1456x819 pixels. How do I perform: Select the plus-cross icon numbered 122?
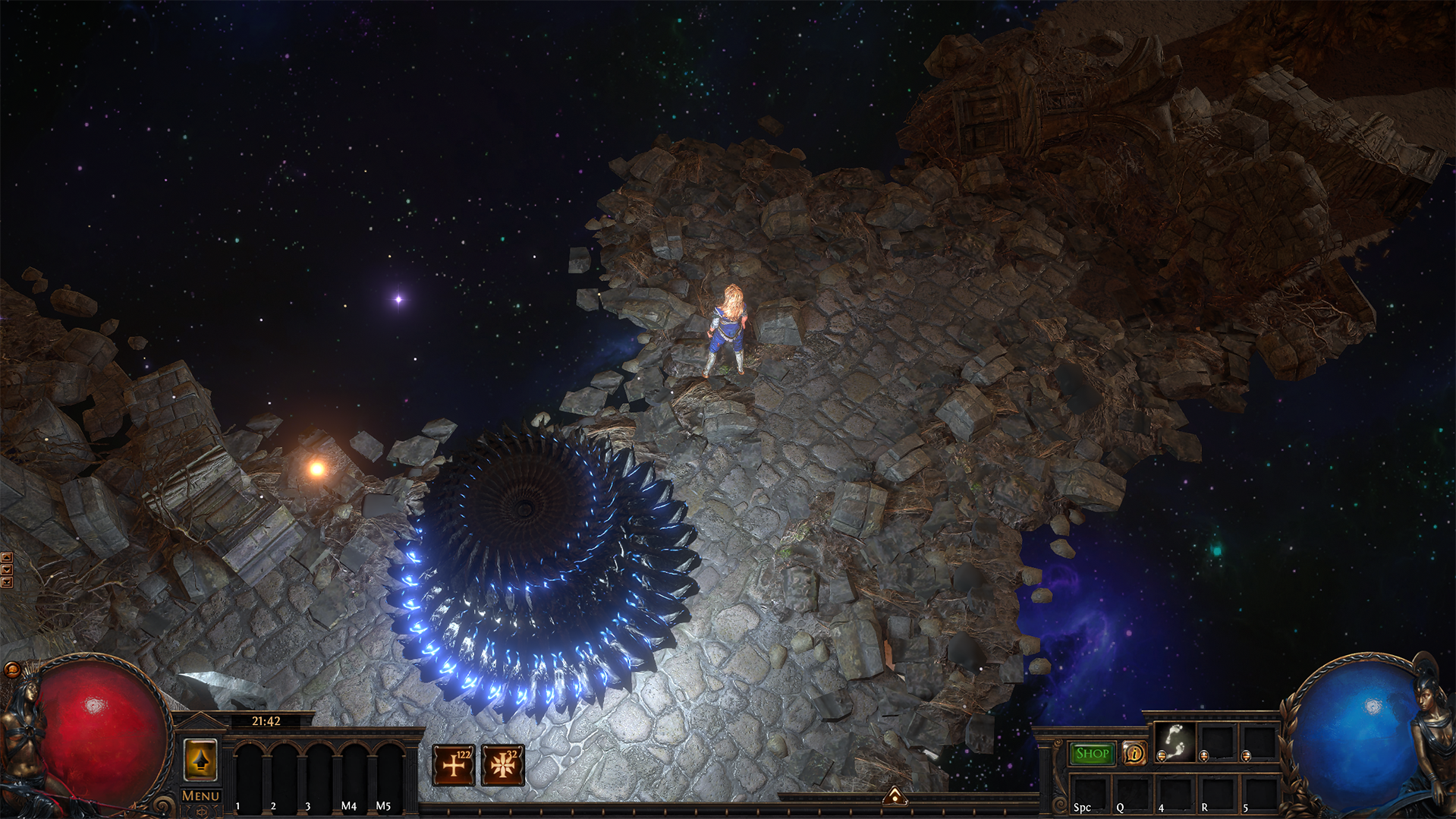(453, 764)
